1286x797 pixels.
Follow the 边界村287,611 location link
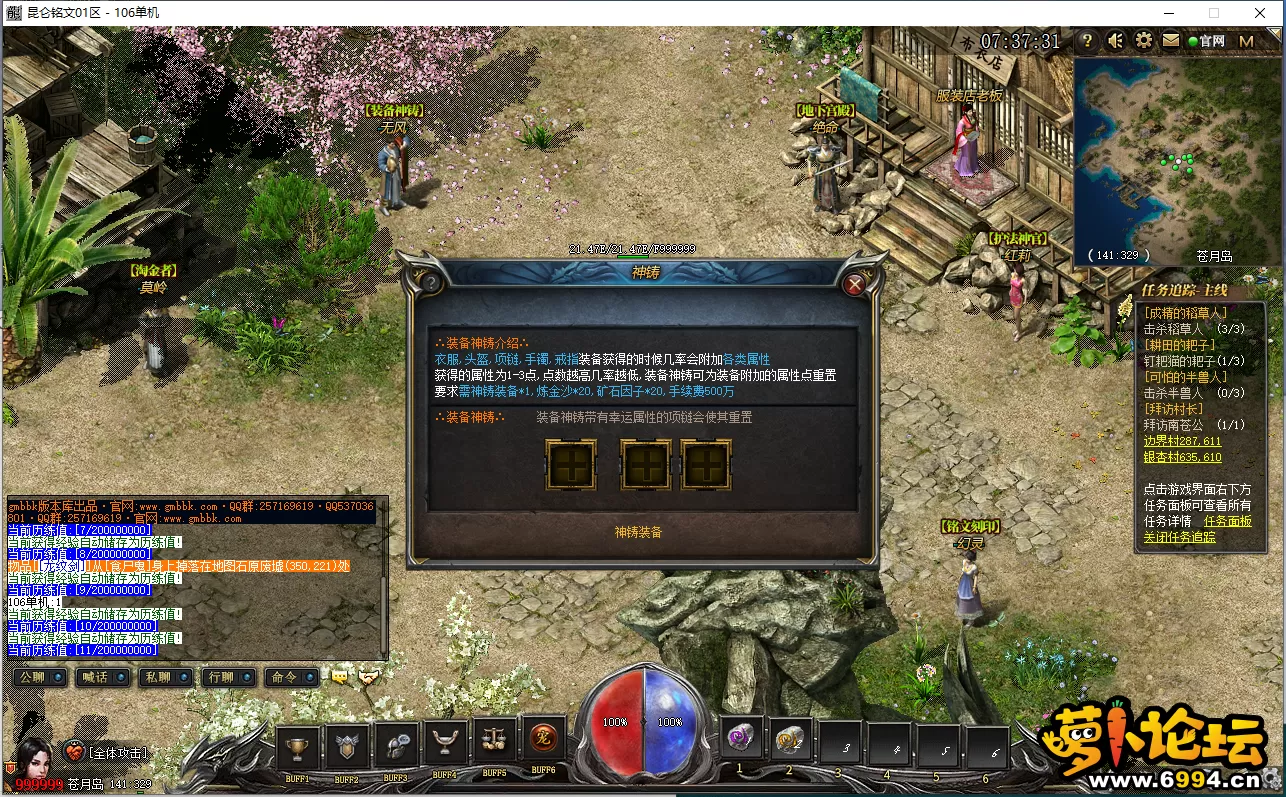coord(1182,441)
